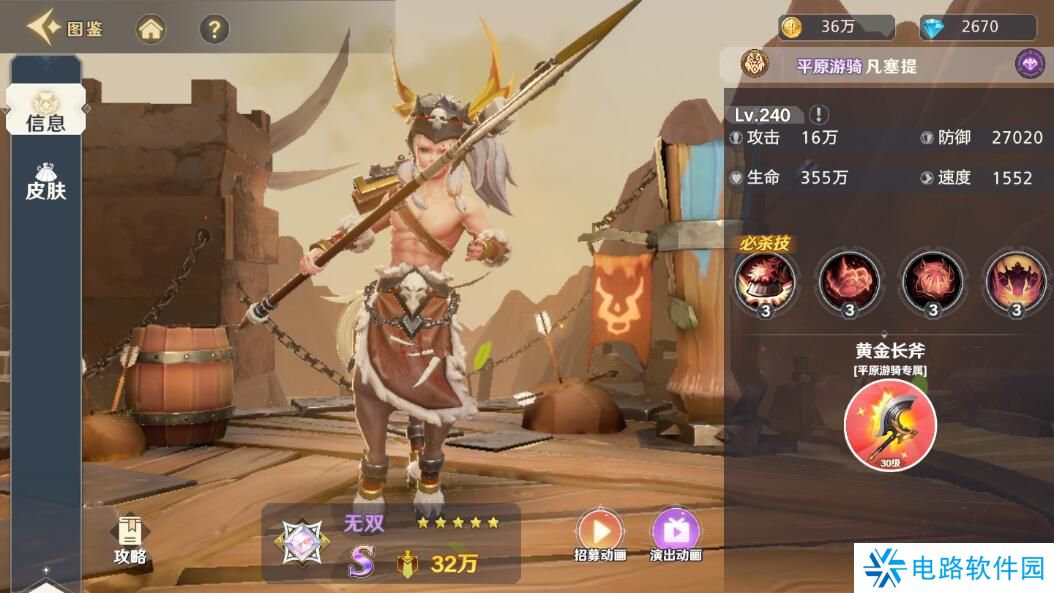Viewport: 1054px width, 593px height.
Task: Open the 攻略 strategy guide
Action: [130, 541]
